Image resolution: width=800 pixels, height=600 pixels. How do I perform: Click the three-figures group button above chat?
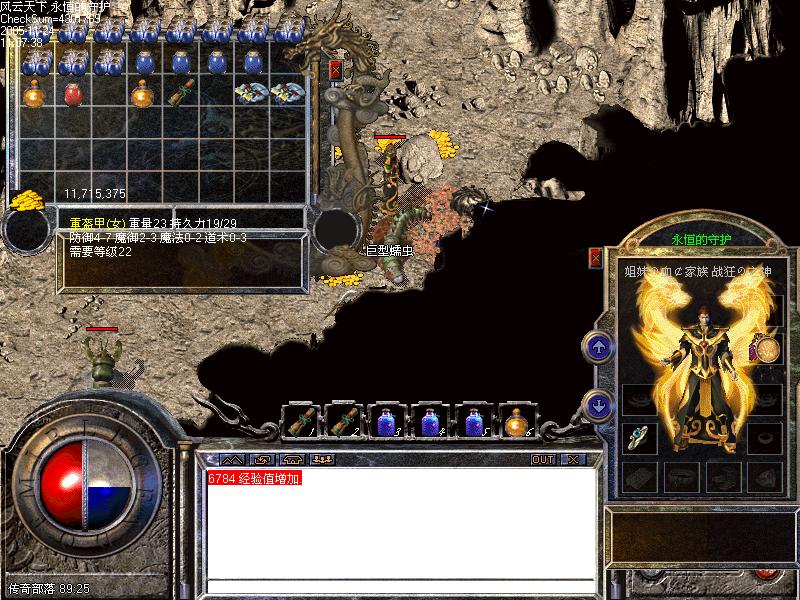pyautogui.click(x=323, y=460)
